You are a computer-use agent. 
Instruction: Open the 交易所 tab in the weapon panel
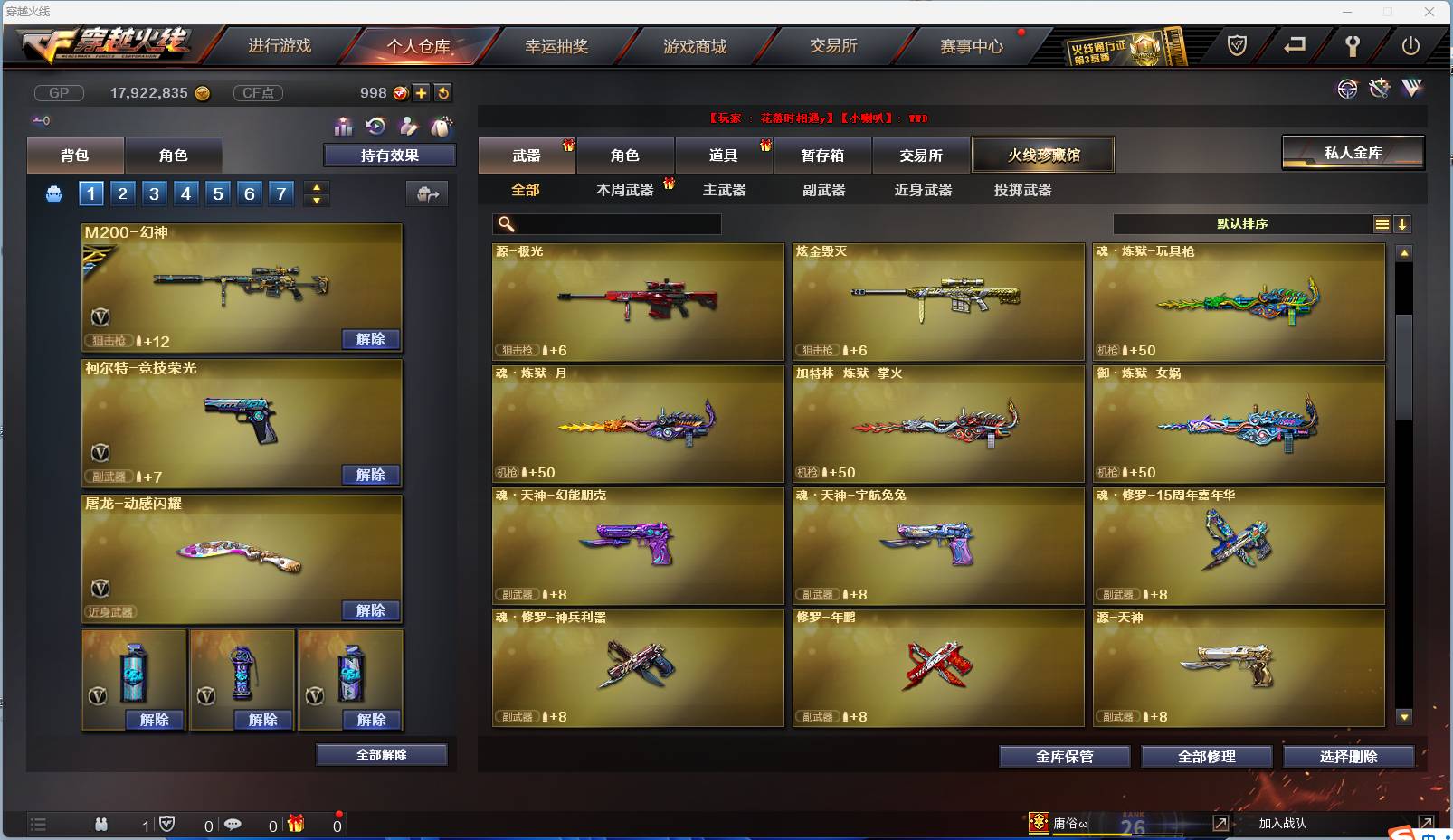(920, 155)
